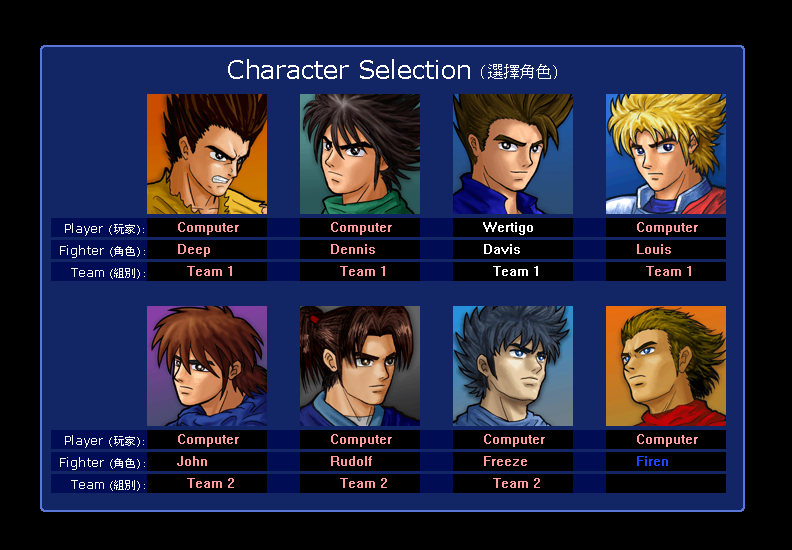792x550 pixels.
Task: Choose the Davis fighter name field
Action: click(x=513, y=250)
